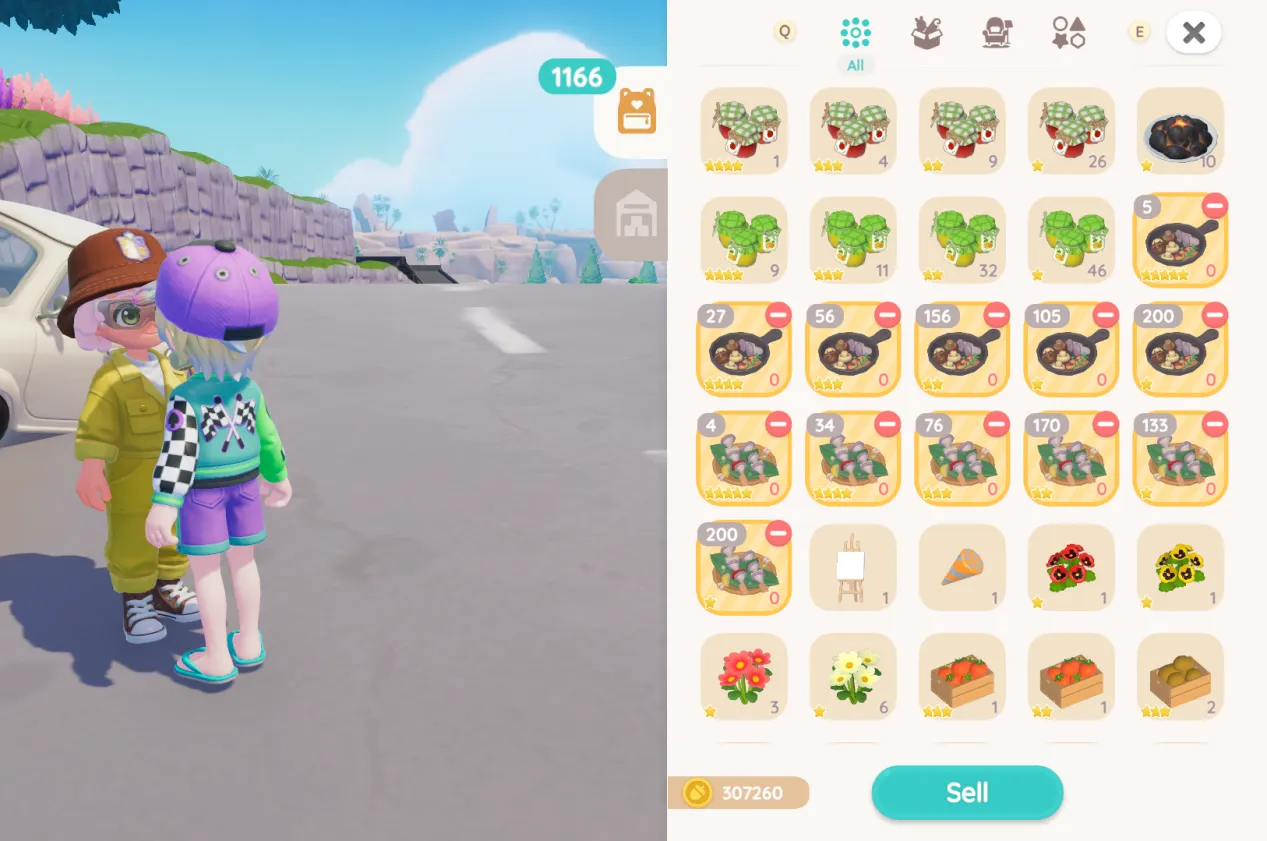
Task: Open the furniture armchair category tab
Action: tap(997, 33)
